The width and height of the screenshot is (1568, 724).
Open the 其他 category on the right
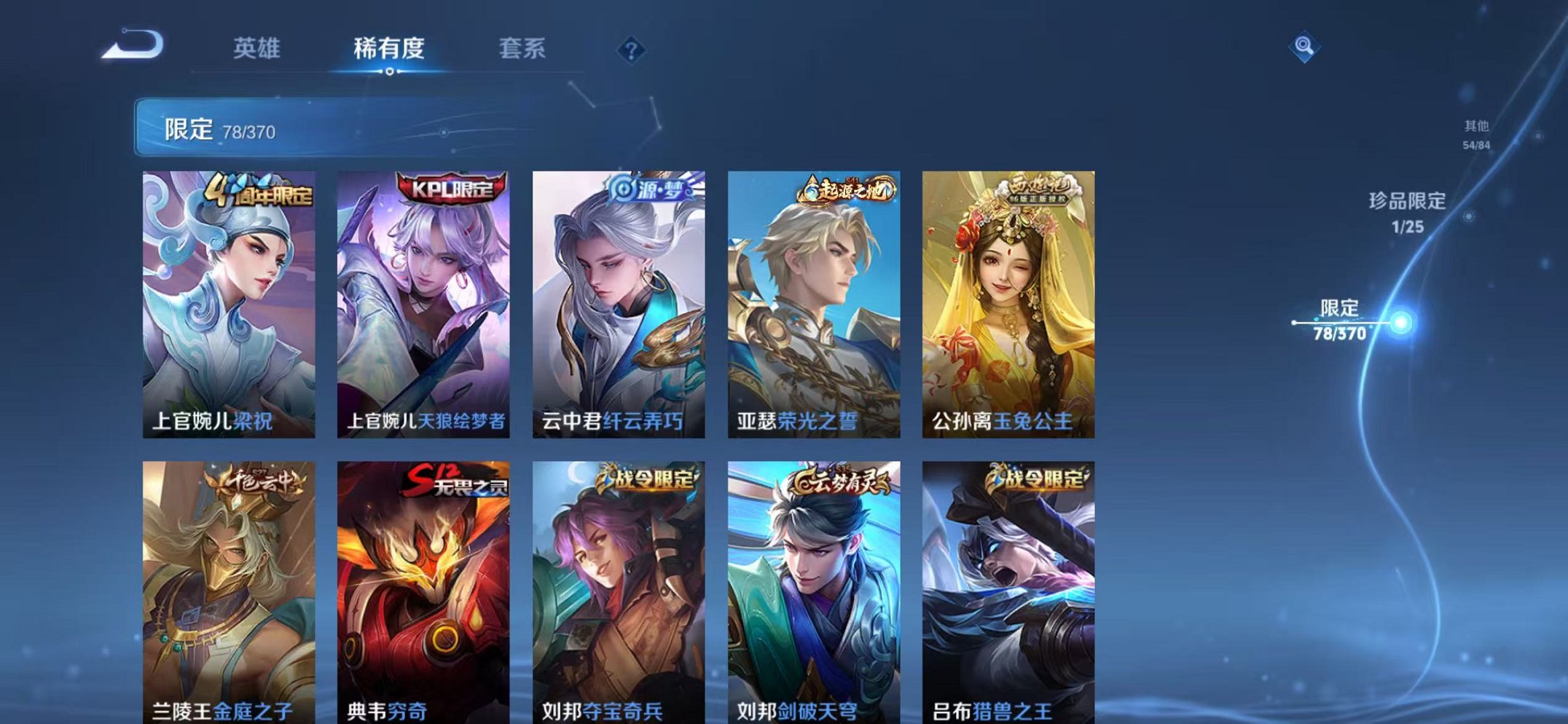click(1474, 131)
